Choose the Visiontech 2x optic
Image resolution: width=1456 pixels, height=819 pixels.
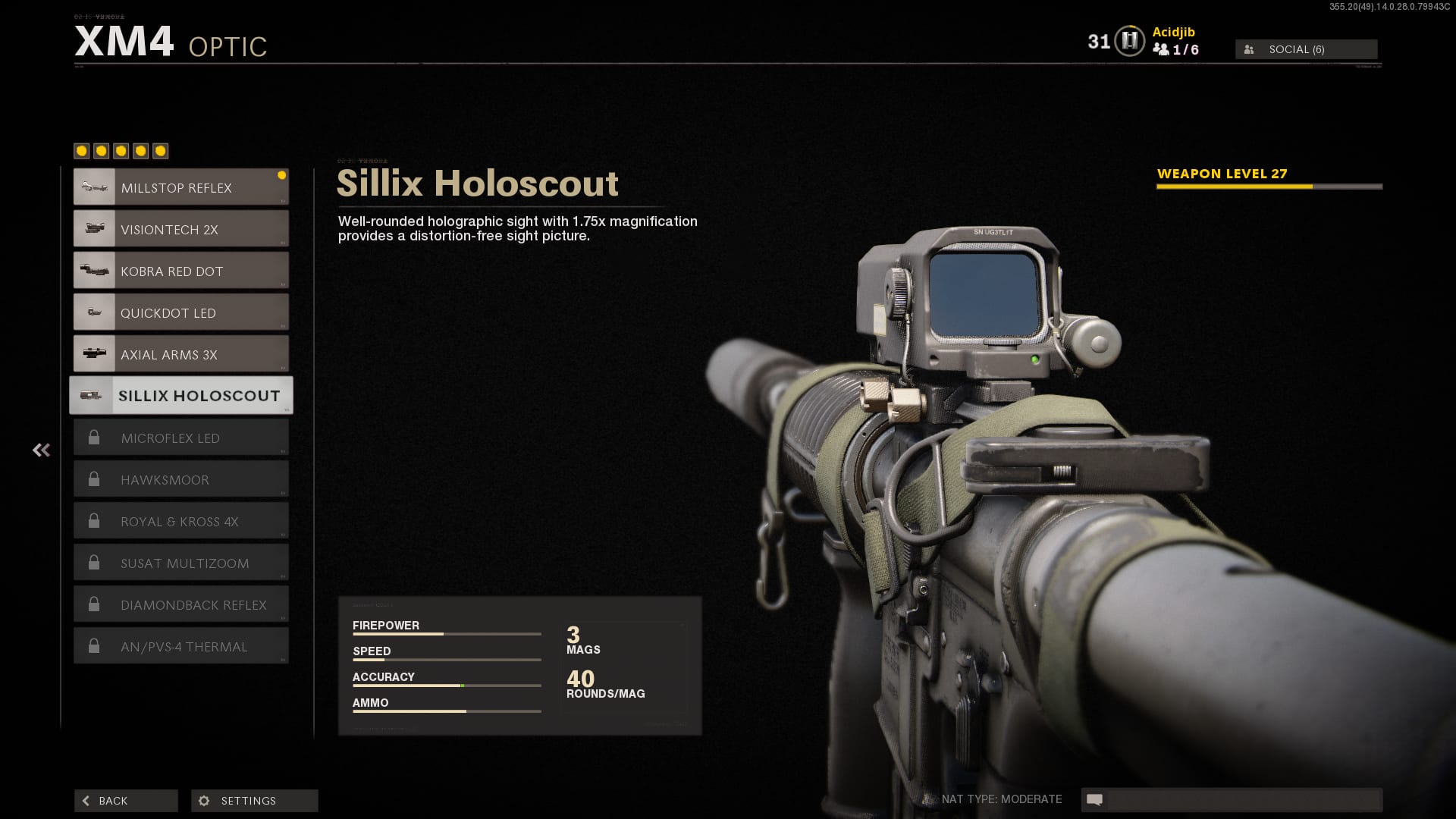pos(180,229)
